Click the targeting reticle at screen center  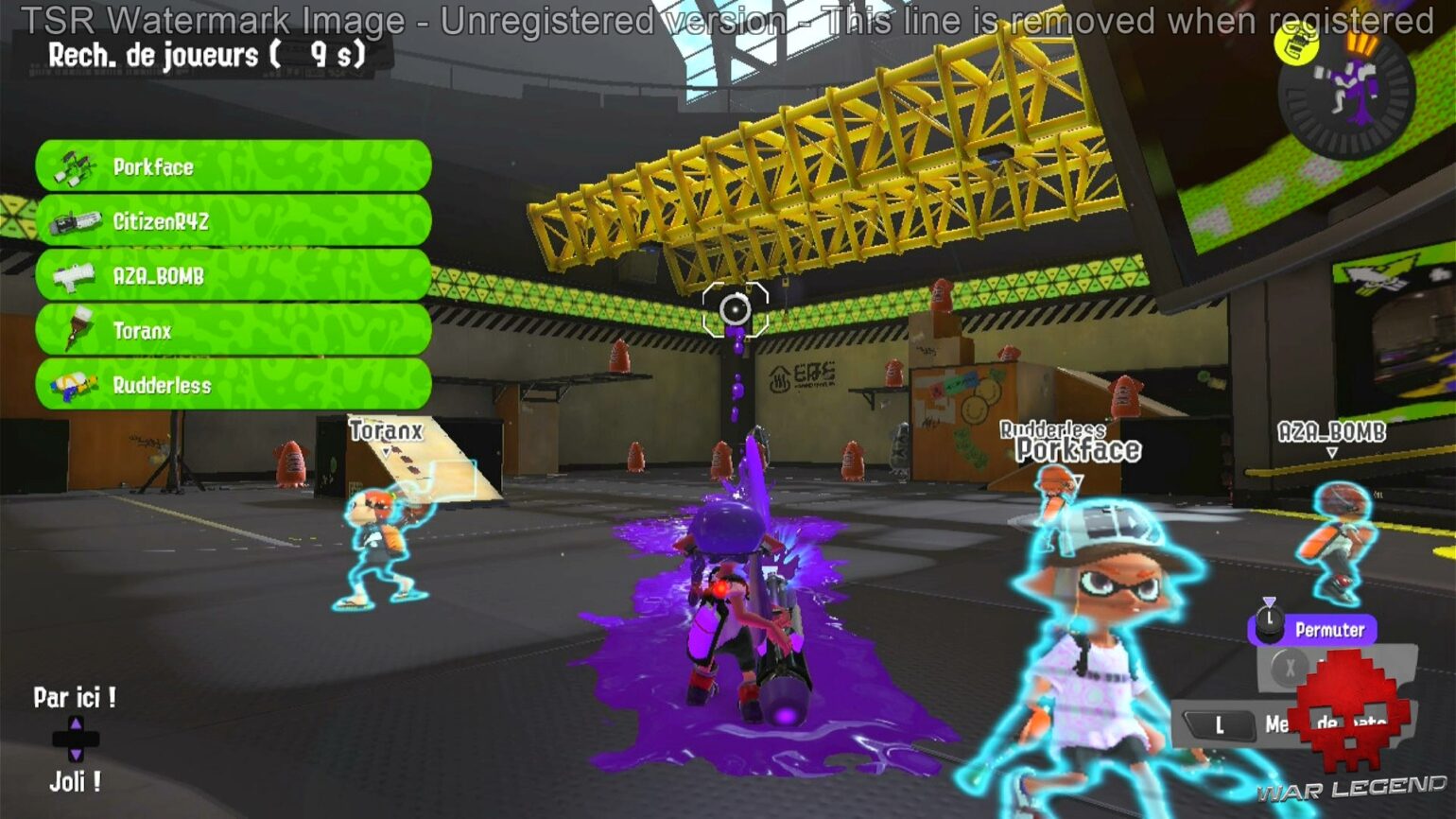point(735,310)
